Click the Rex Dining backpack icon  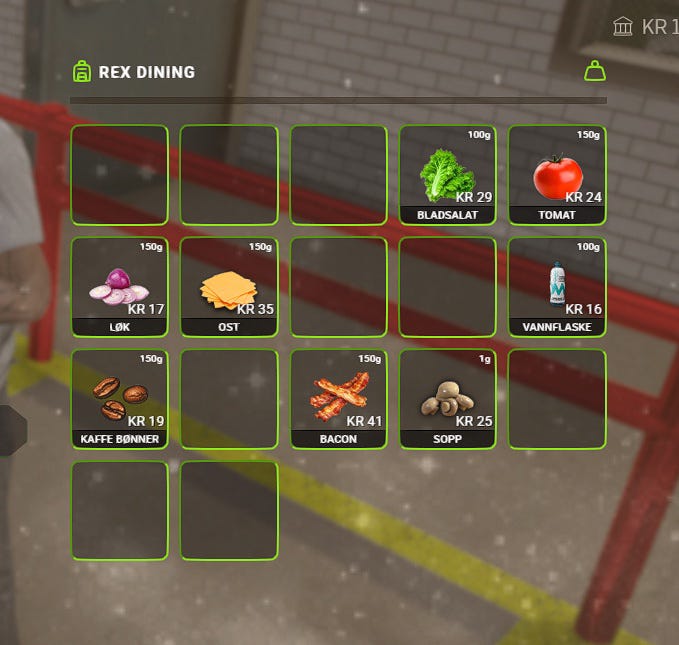[x=82, y=72]
